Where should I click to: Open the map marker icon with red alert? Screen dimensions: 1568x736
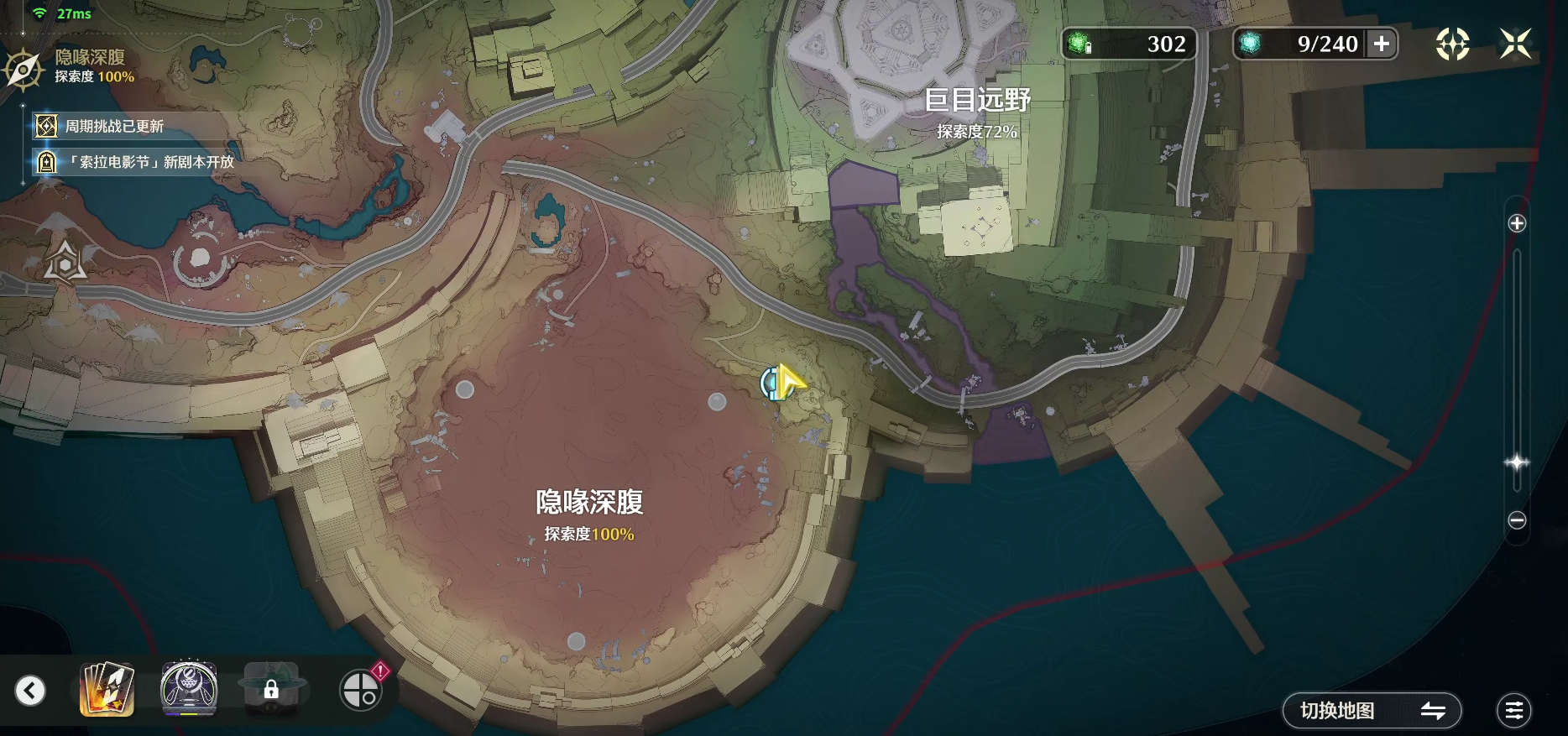pos(361,690)
